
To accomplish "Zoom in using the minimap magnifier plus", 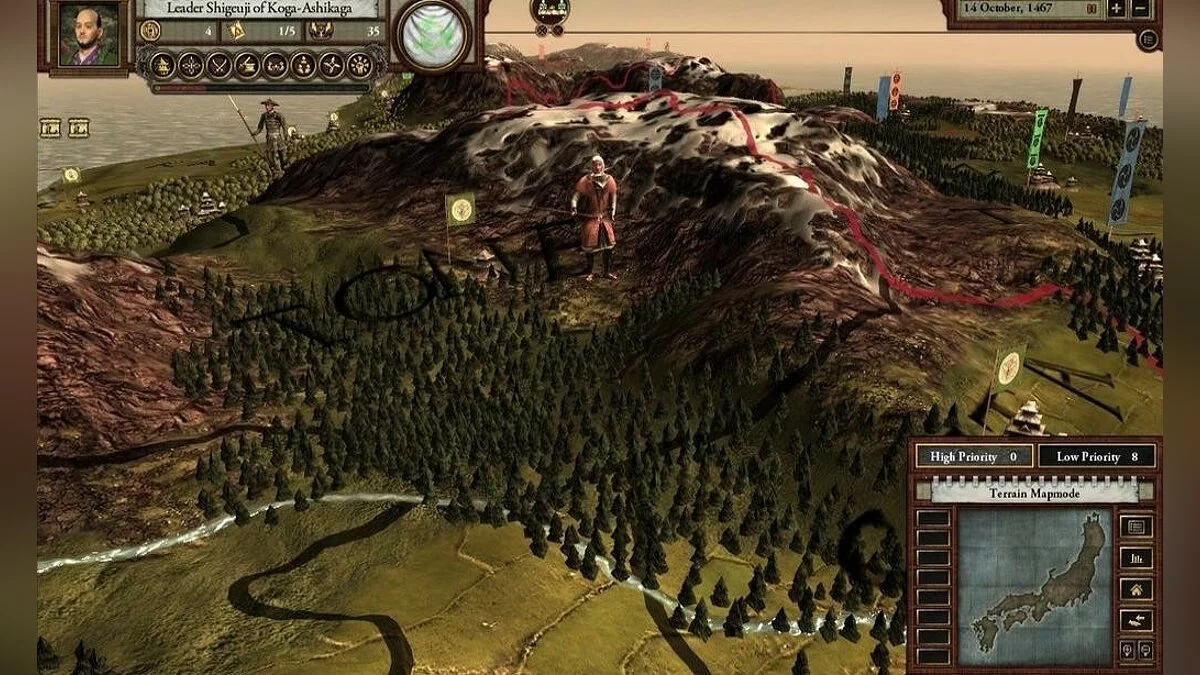I will pos(1127,651).
